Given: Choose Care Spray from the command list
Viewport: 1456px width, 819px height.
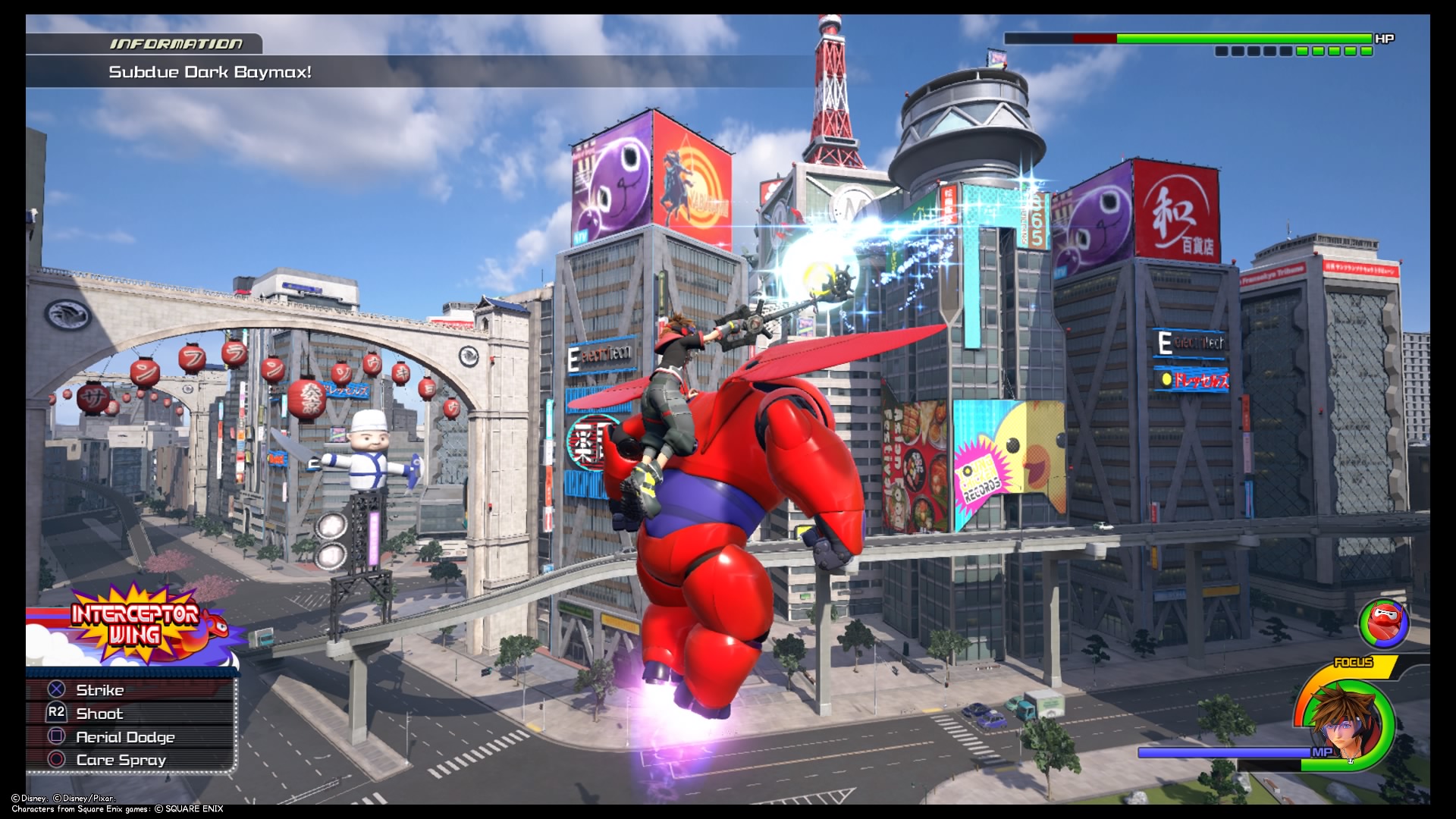Looking at the screenshot, I should click(121, 759).
